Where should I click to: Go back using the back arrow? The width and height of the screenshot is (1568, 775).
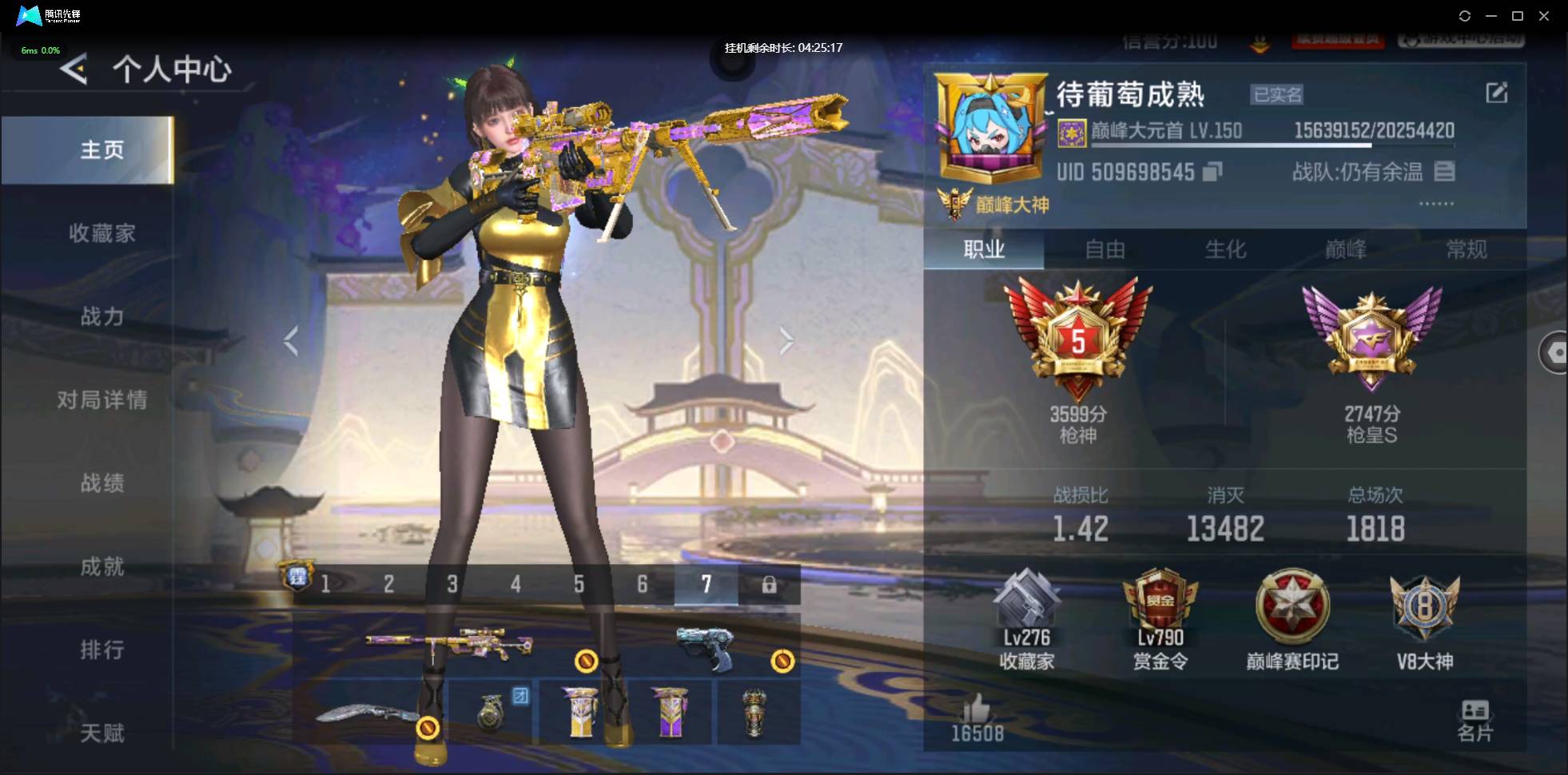pyautogui.click(x=72, y=70)
